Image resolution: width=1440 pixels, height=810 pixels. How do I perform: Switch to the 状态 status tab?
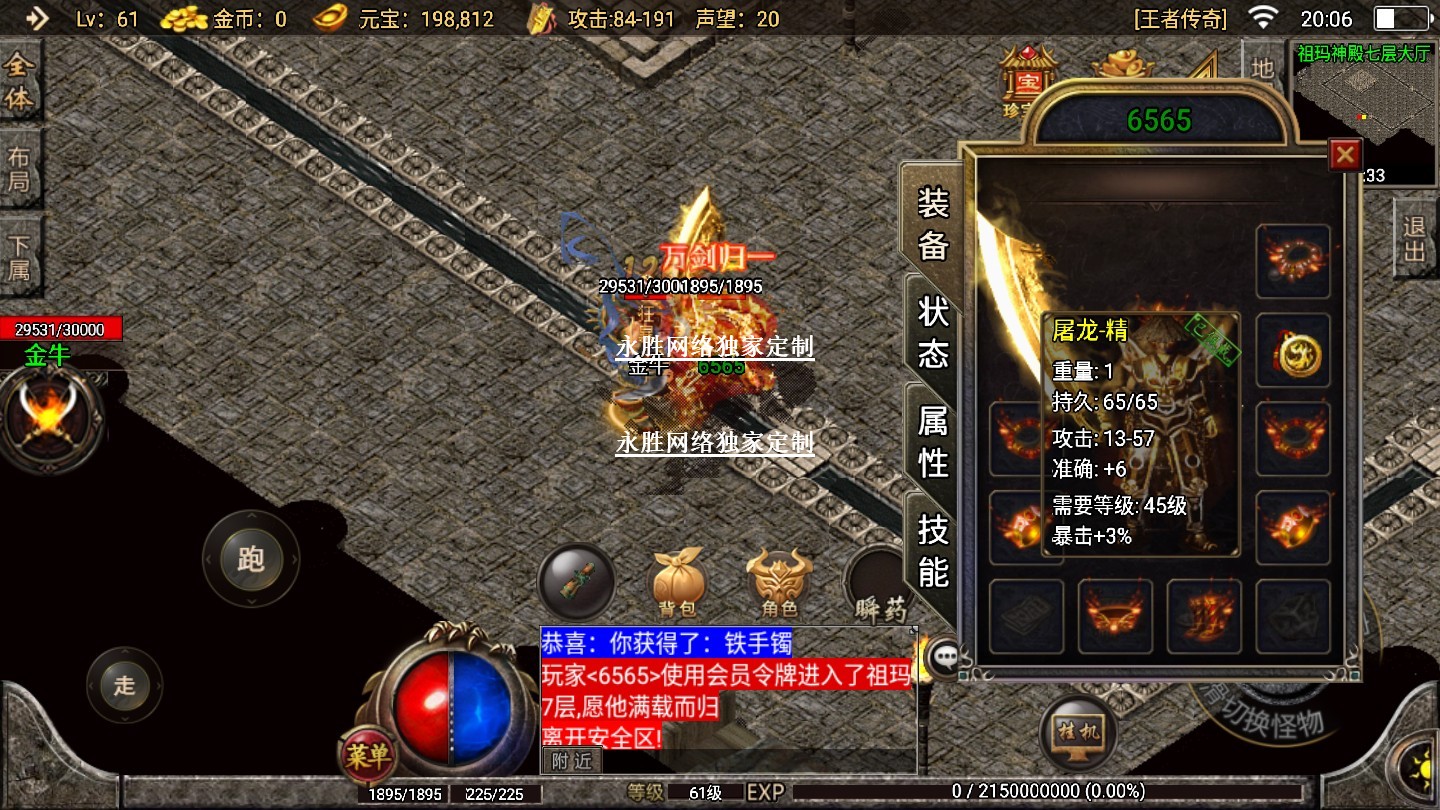(933, 332)
